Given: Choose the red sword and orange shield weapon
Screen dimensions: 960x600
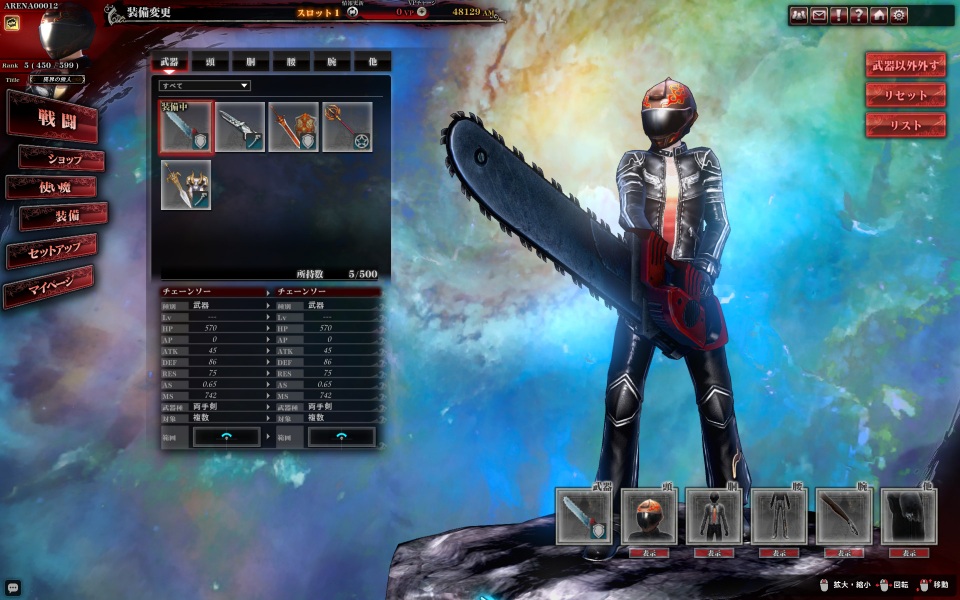Looking at the screenshot, I should pyautogui.click(x=293, y=127).
